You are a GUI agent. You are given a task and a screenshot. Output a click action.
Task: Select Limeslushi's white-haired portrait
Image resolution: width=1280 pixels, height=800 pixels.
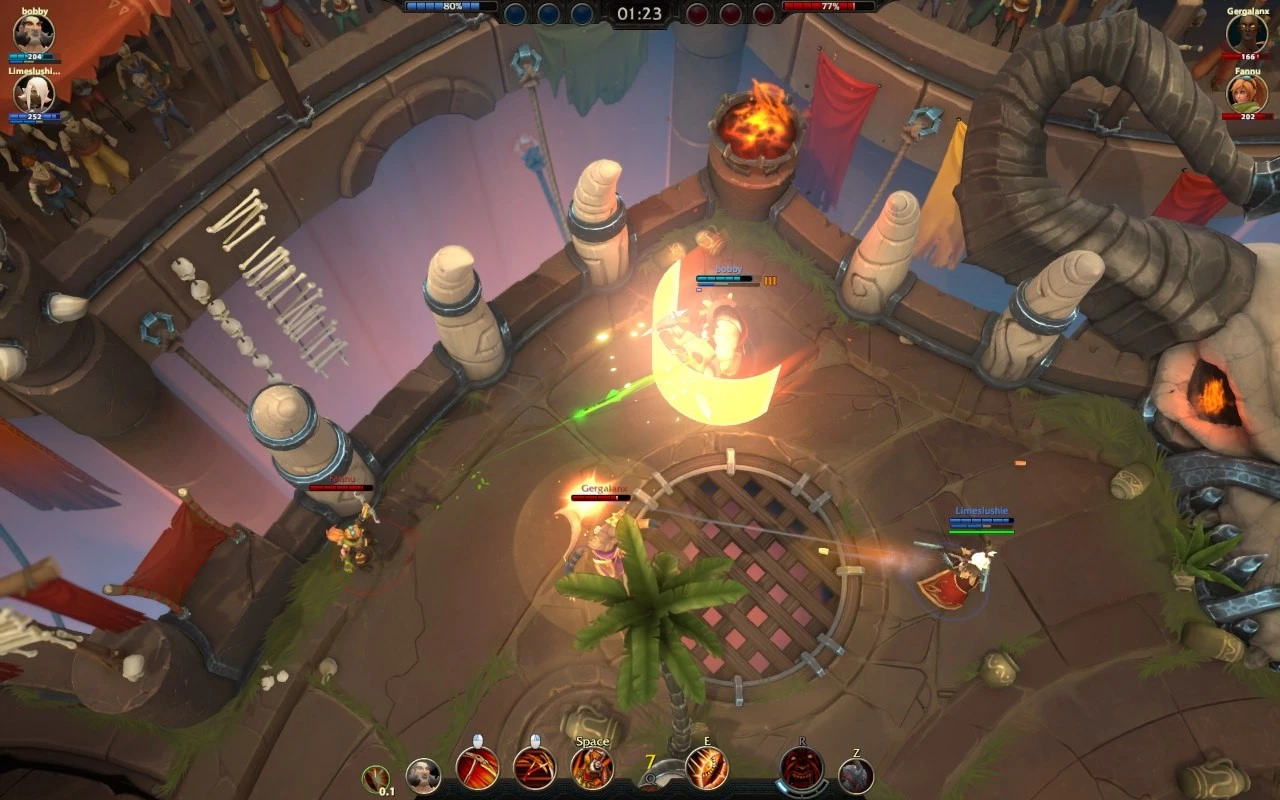click(x=34, y=93)
